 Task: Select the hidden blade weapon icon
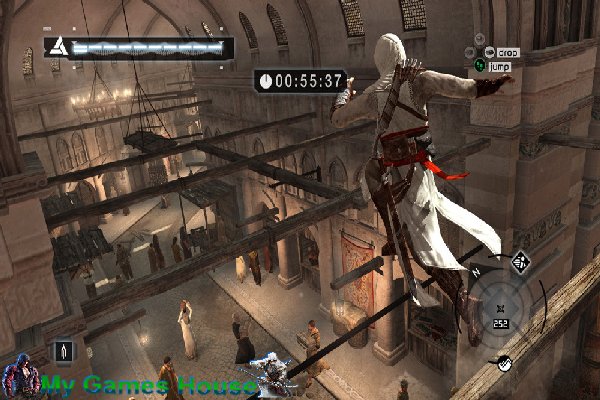pyautogui.click(x=66, y=351)
